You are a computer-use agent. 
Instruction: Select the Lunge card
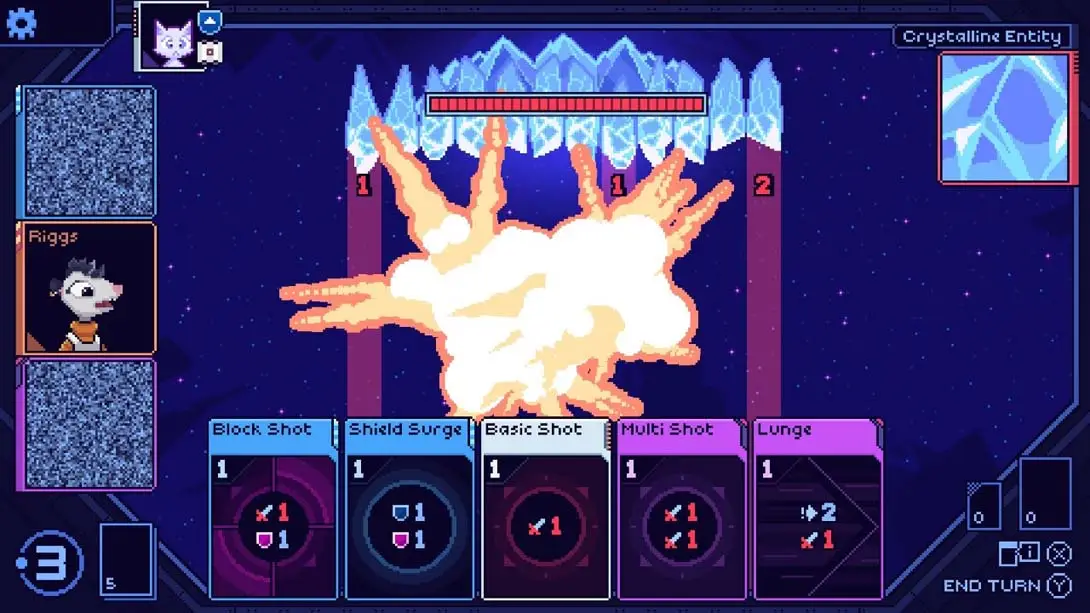coord(817,510)
